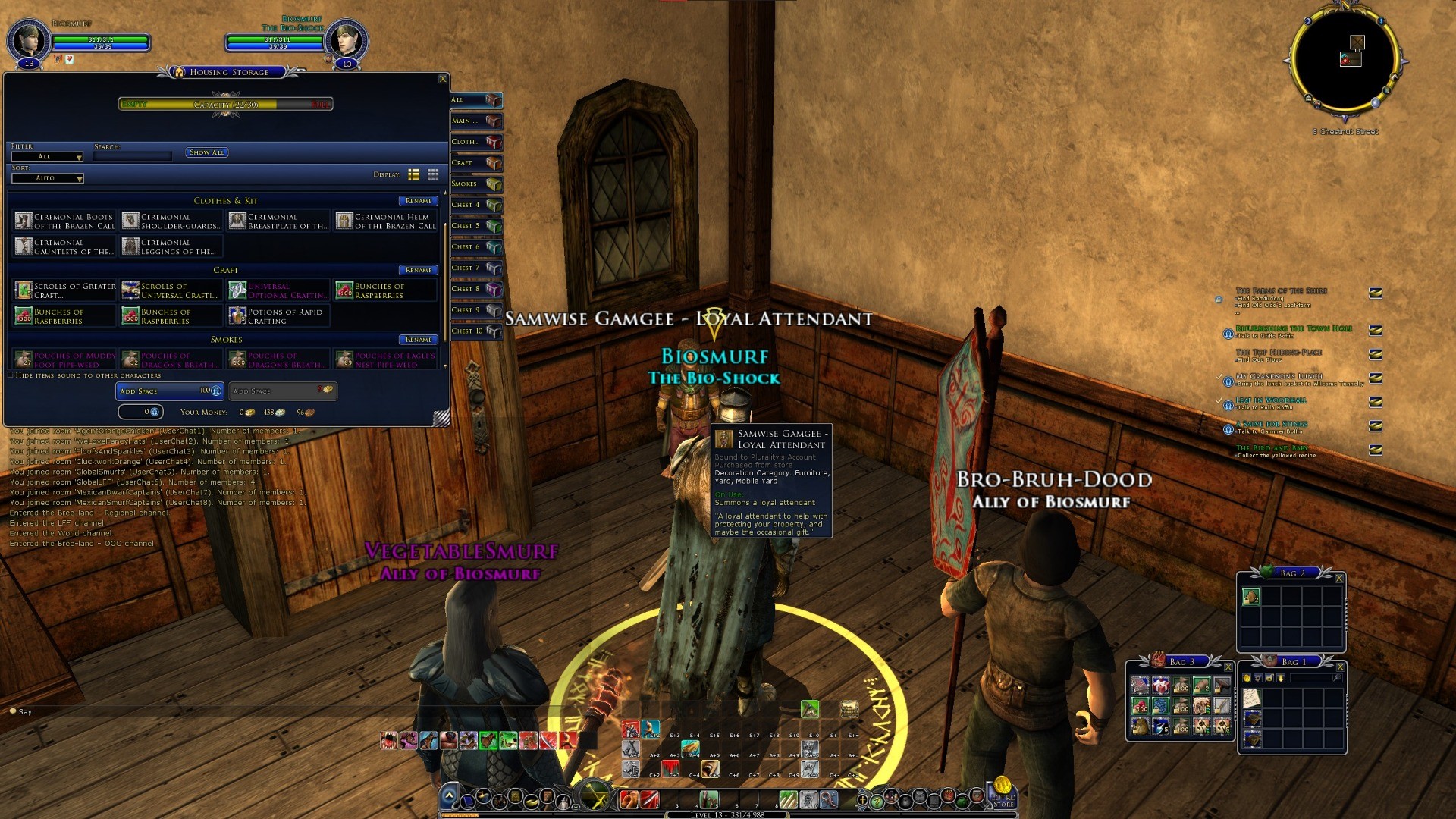Select Ceremonial Boots of the Brazen Call

tap(64, 221)
